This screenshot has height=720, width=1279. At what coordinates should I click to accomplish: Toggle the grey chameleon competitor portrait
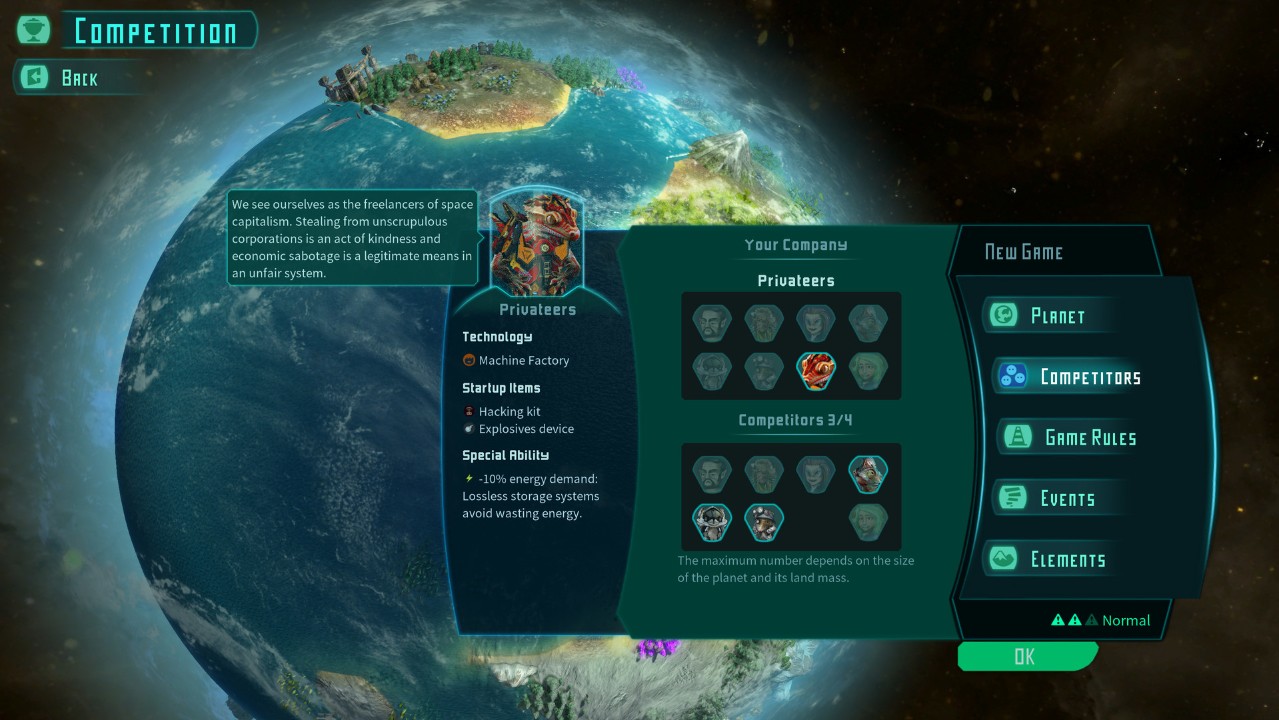pos(868,474)
